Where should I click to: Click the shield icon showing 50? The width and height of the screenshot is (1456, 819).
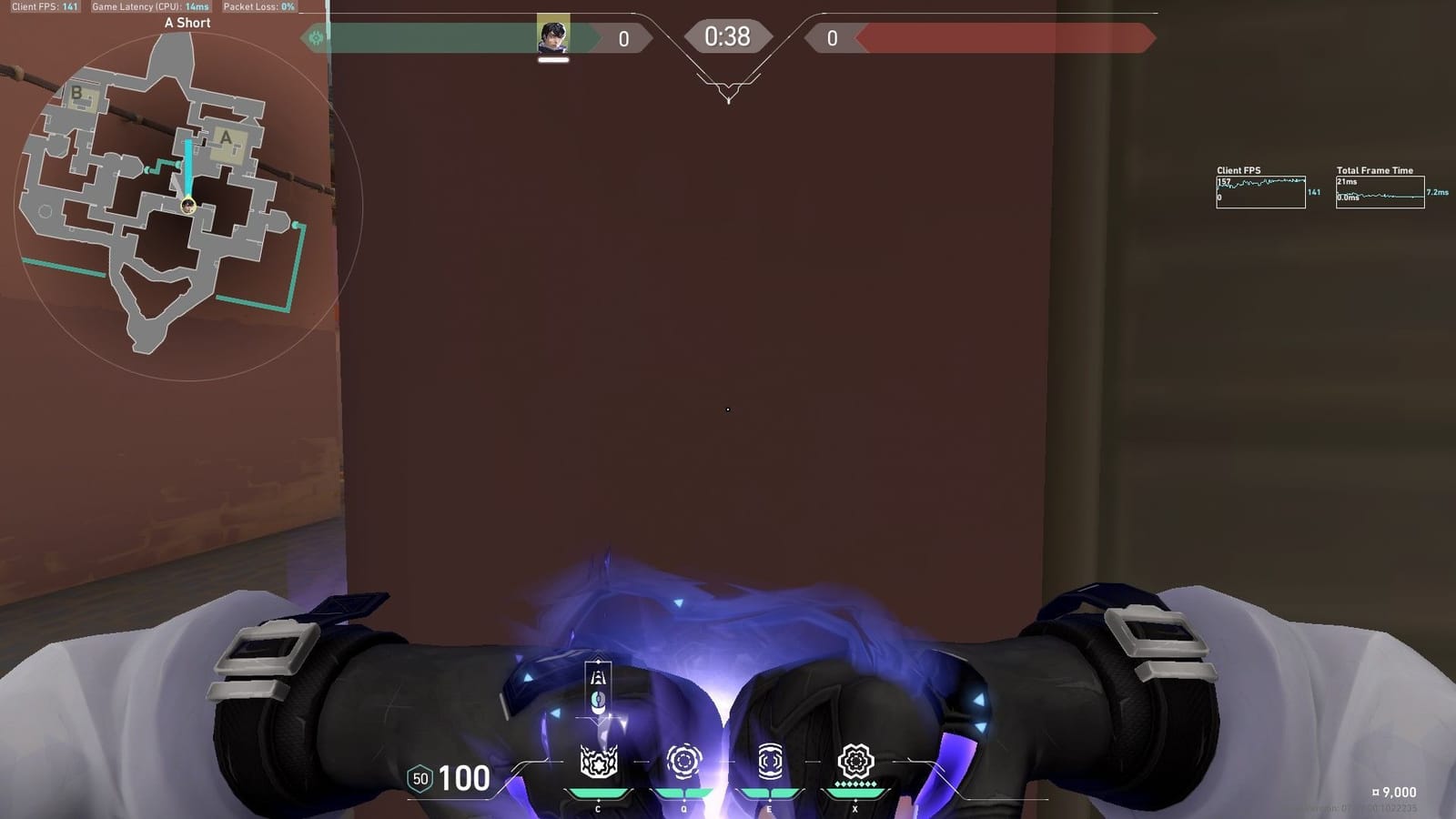(x=420, y=779)
